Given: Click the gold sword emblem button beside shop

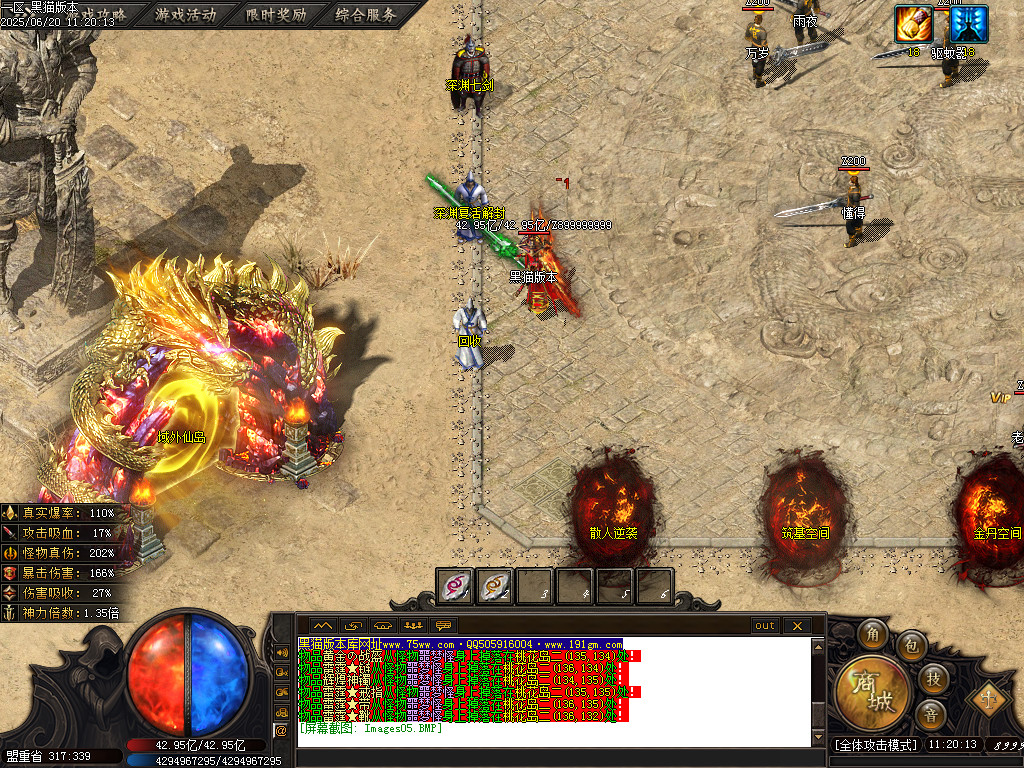Looking at the screenshot, I should (987, 697).
